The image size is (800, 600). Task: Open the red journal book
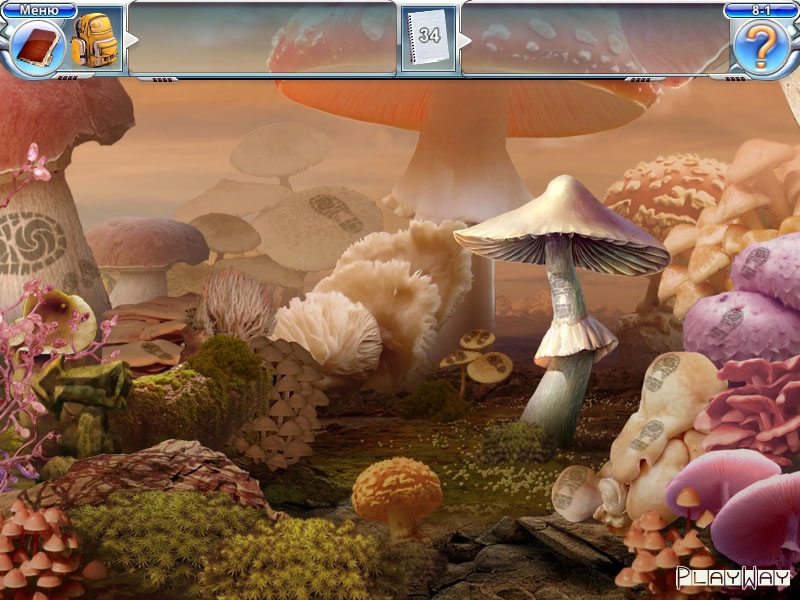pyautogui.click(x=38, y=45)
